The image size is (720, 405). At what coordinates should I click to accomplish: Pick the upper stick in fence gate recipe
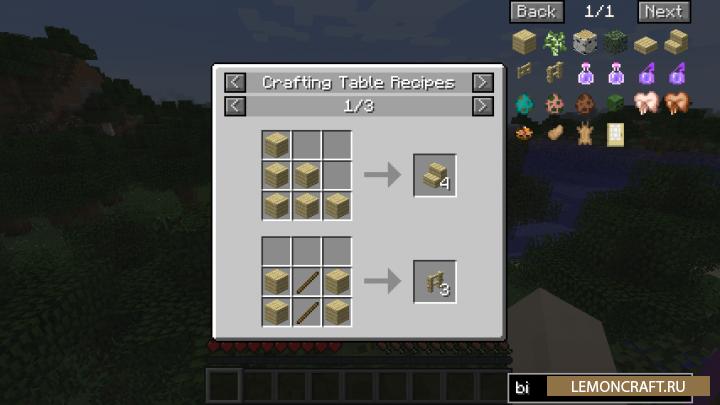(x=307, y=282)
